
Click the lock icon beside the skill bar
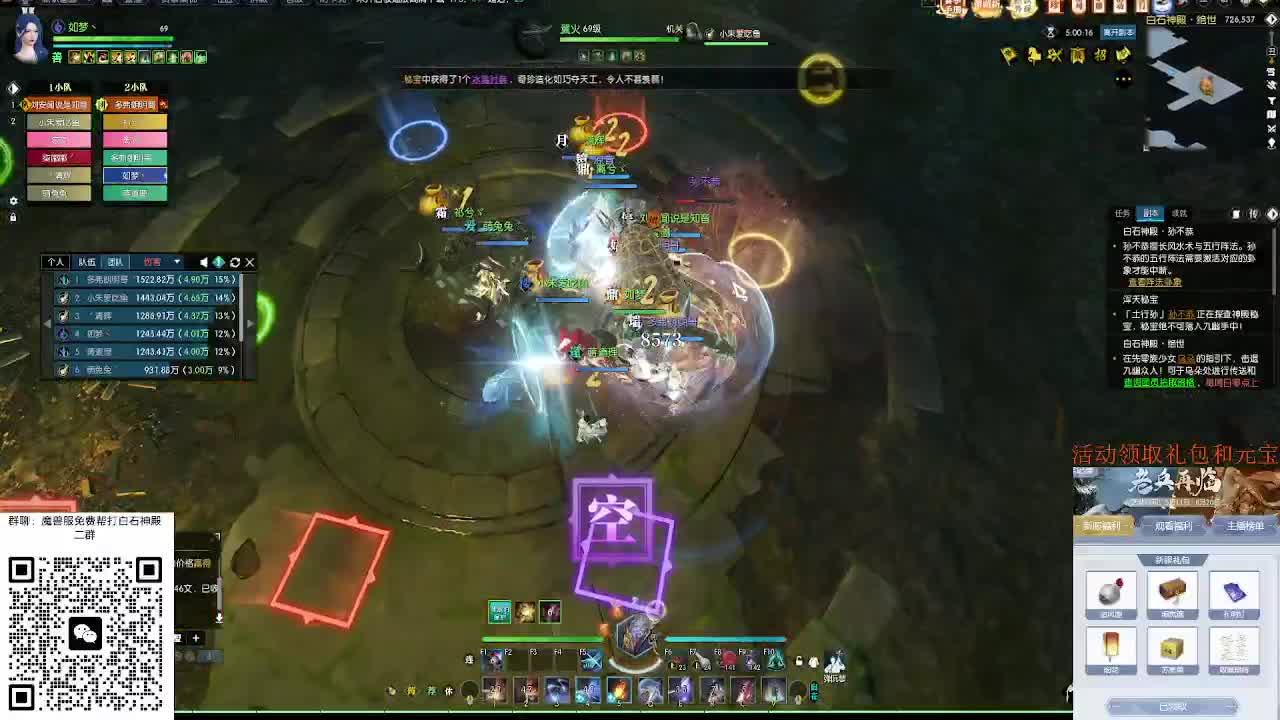(x=797, y=660)
